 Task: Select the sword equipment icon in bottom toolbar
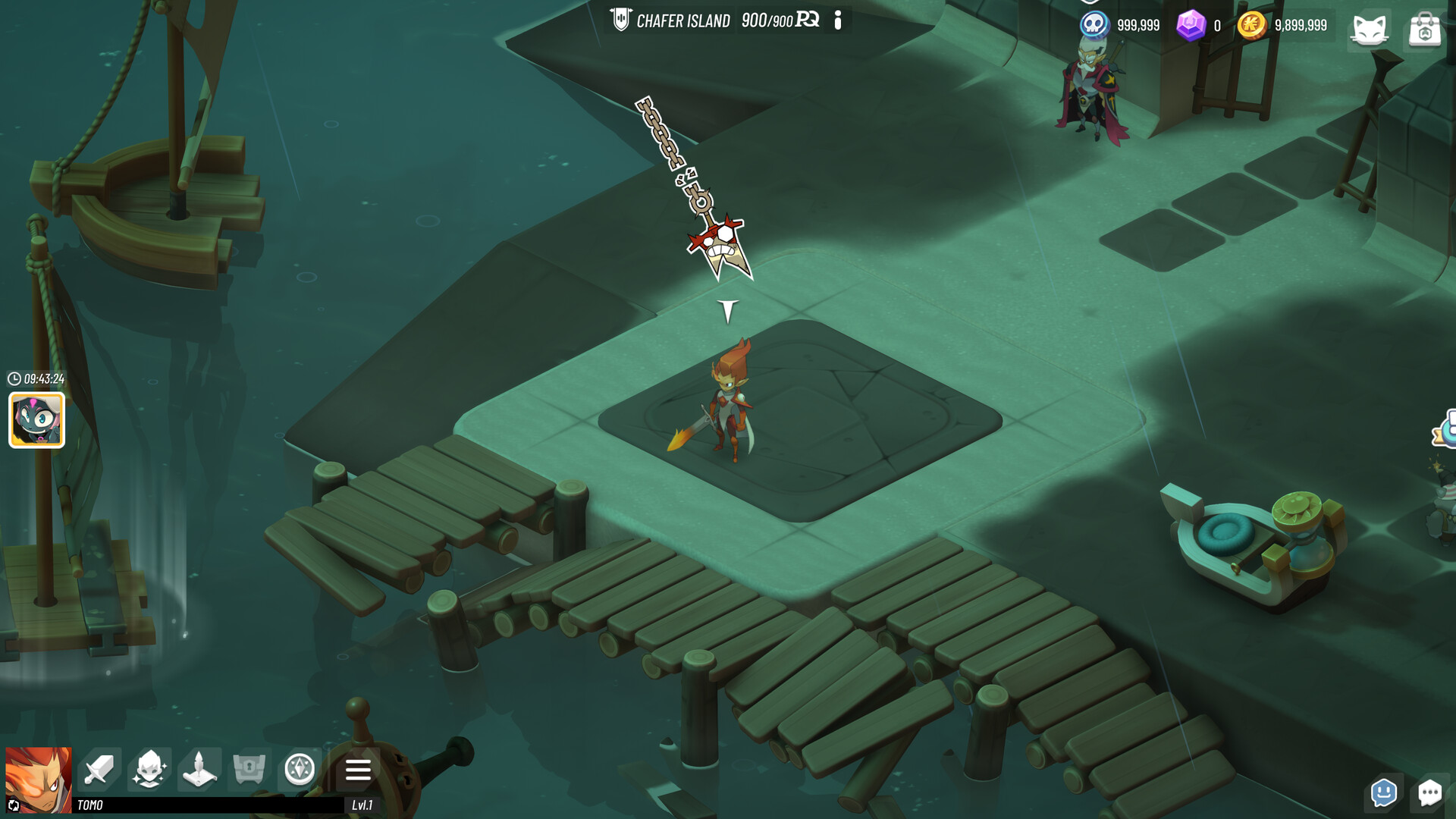coord(100,769)
